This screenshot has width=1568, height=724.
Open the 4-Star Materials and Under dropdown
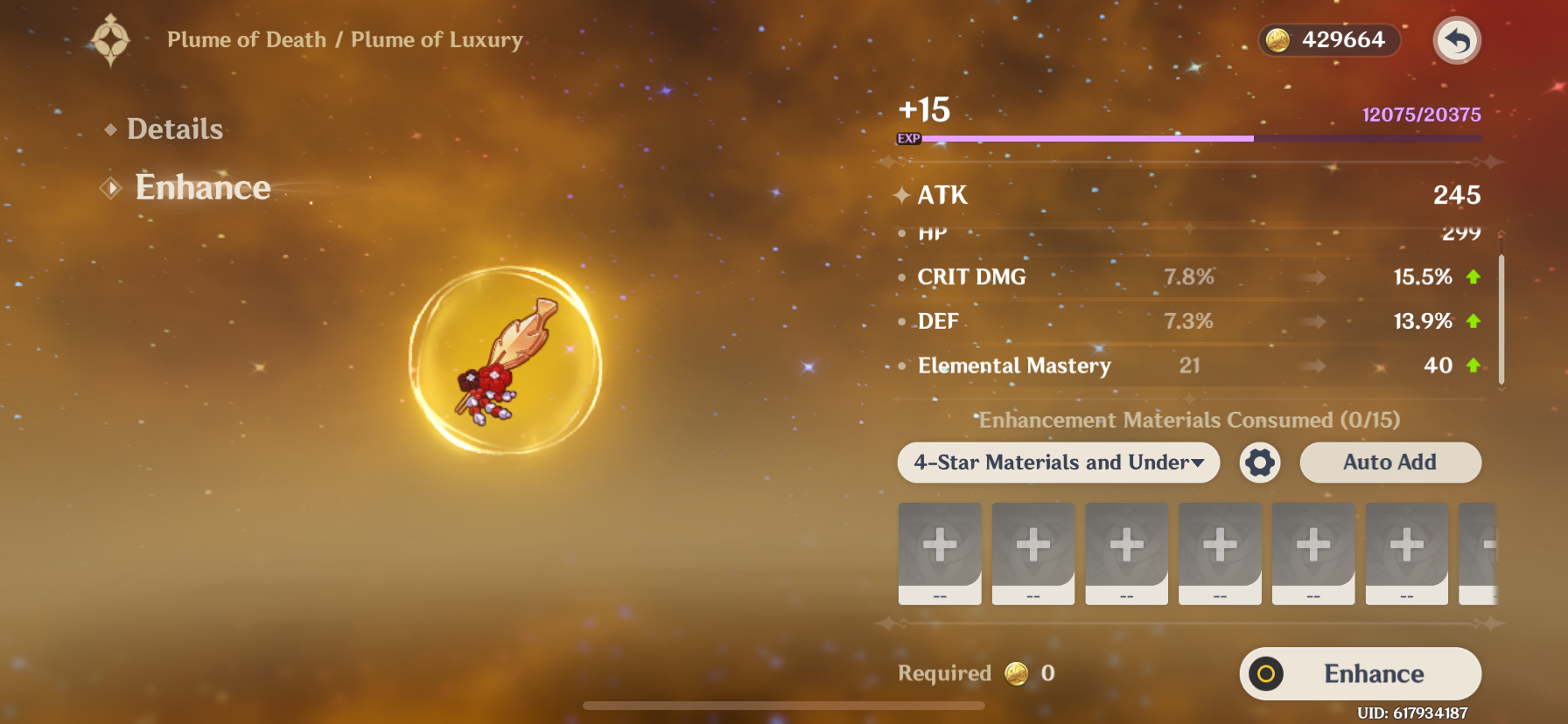(1058, 463)
